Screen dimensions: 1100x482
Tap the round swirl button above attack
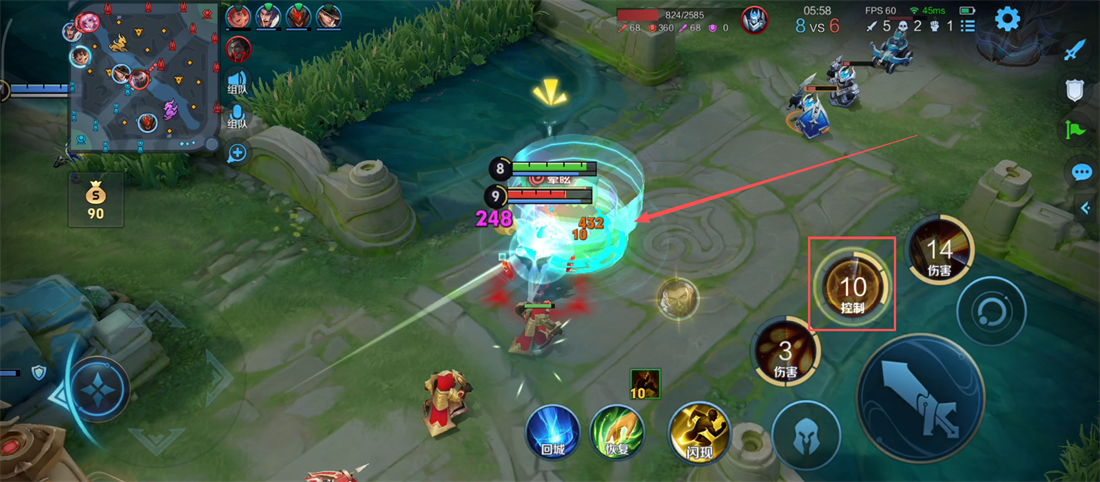tap(990, 311)
